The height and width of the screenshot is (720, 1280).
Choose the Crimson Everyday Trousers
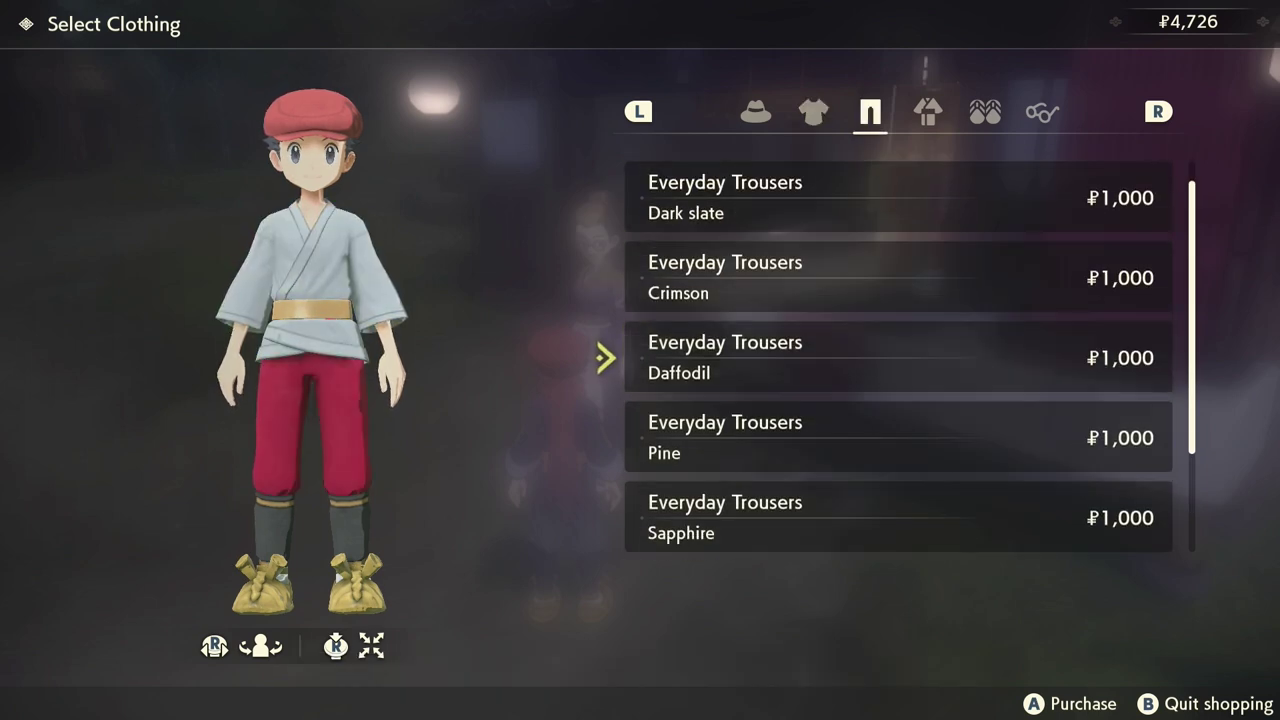coord(898,277)
